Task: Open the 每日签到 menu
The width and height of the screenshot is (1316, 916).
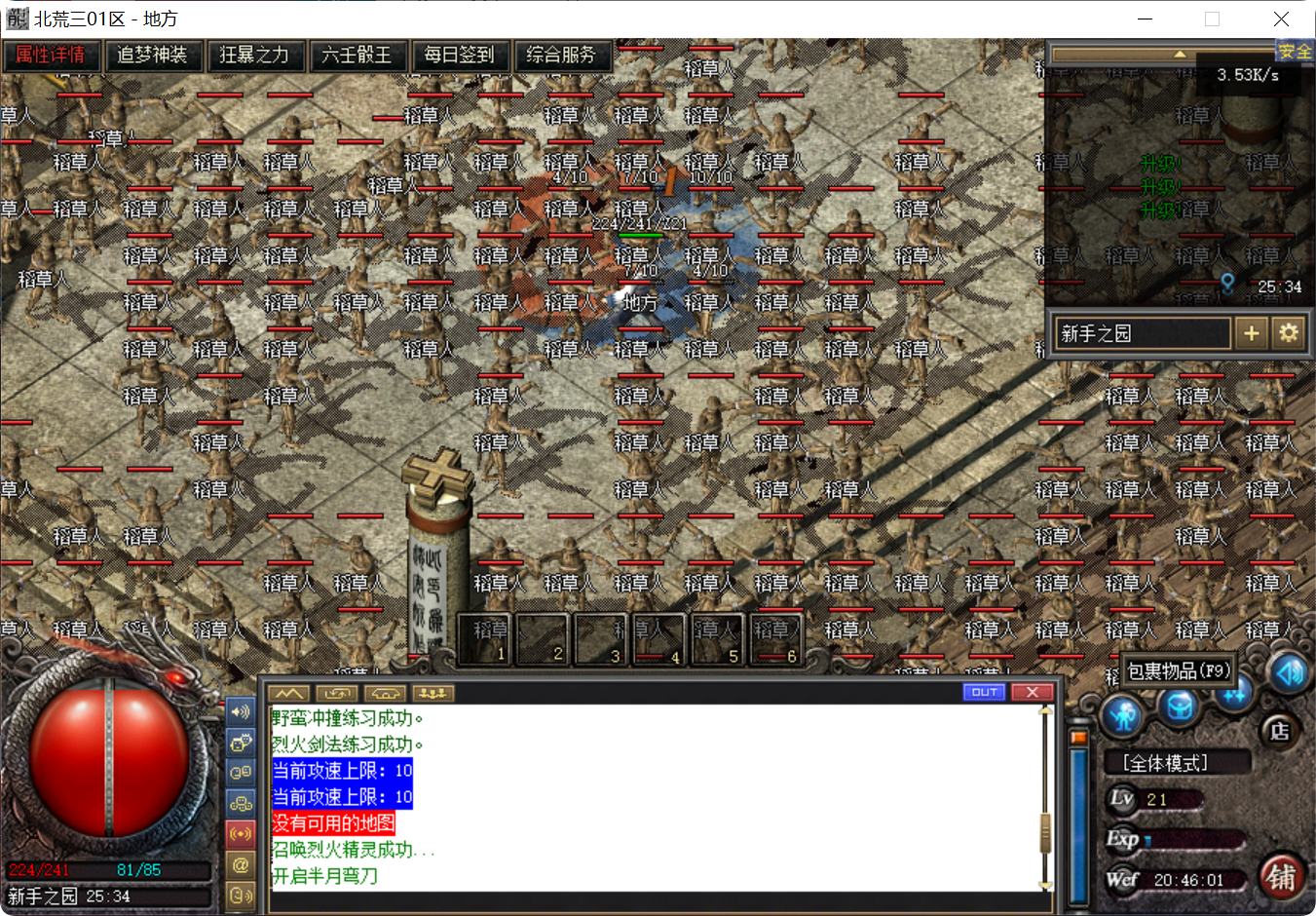Action: [459, 56]
